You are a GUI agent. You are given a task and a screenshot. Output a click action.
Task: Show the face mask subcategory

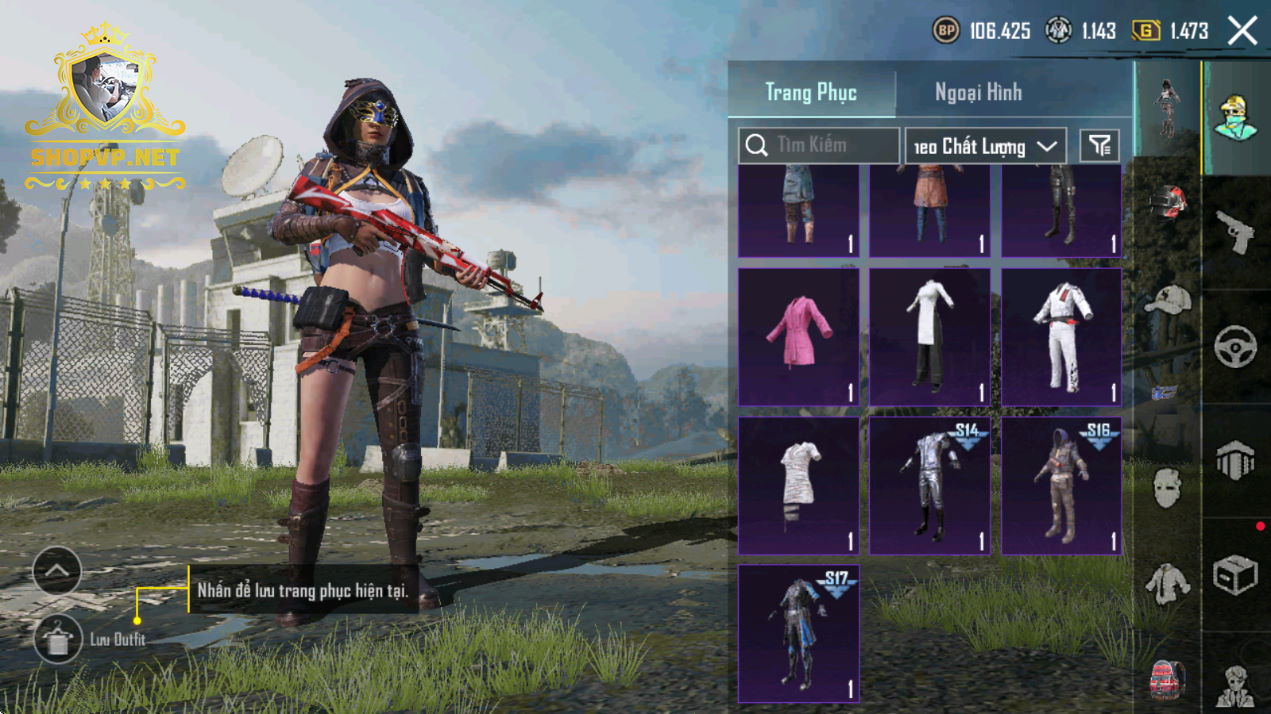click(x=1166, y=488)
